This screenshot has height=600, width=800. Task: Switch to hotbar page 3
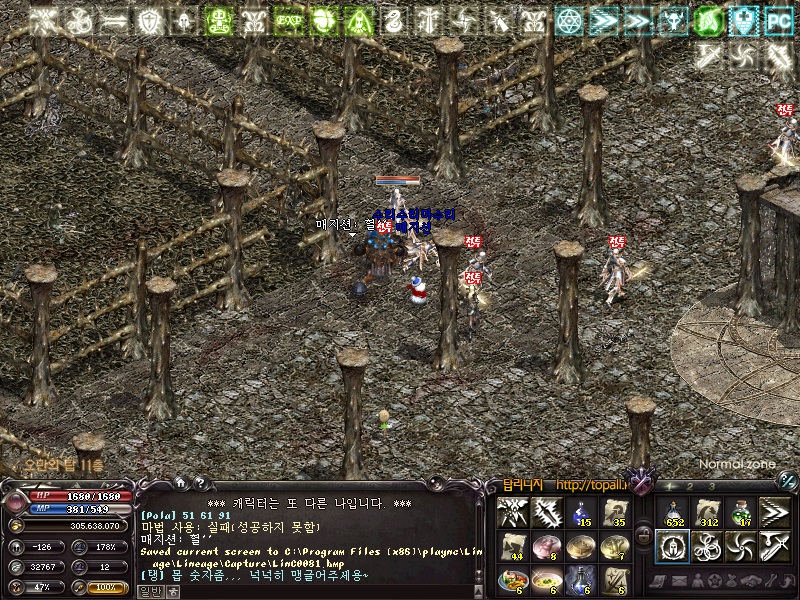coord(712,486)
